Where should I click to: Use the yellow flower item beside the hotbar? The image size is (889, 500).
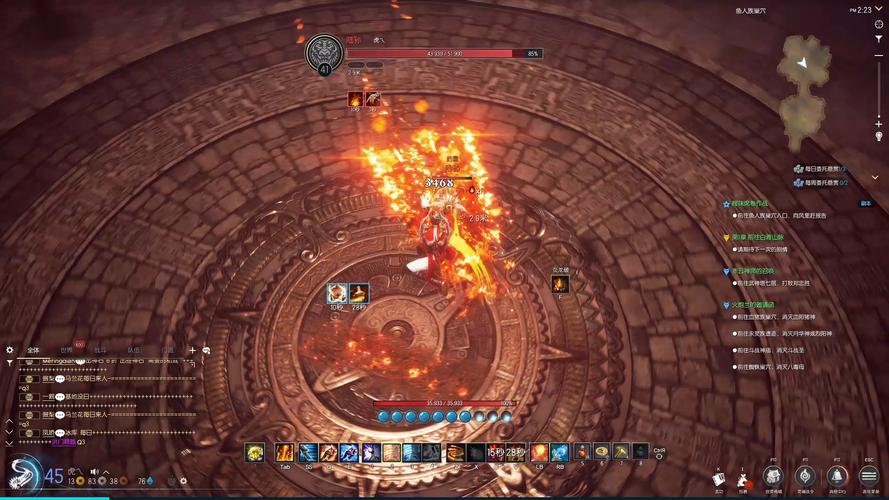(x=255, y=453)
